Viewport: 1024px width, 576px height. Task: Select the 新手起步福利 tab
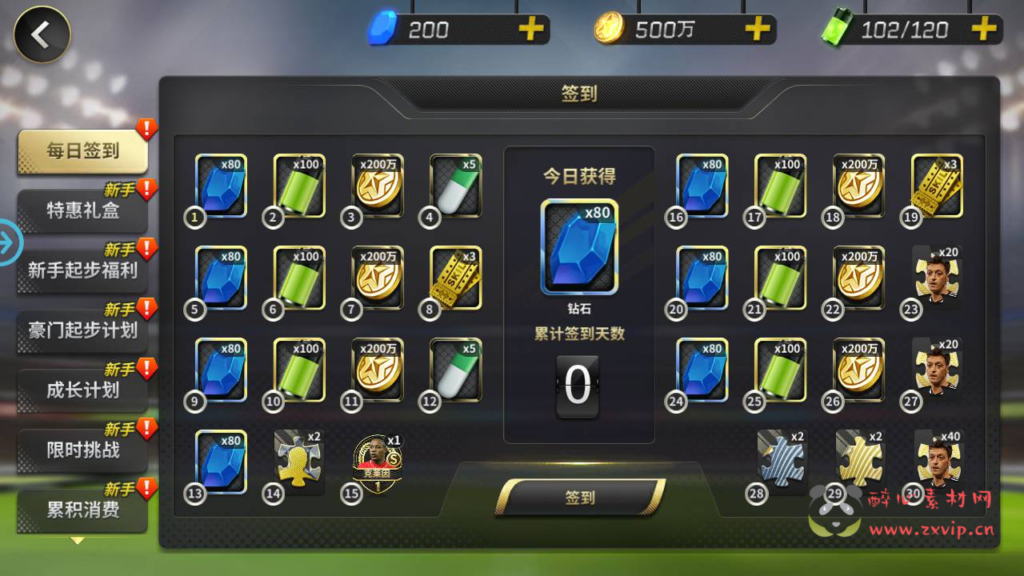click(83, 270)
